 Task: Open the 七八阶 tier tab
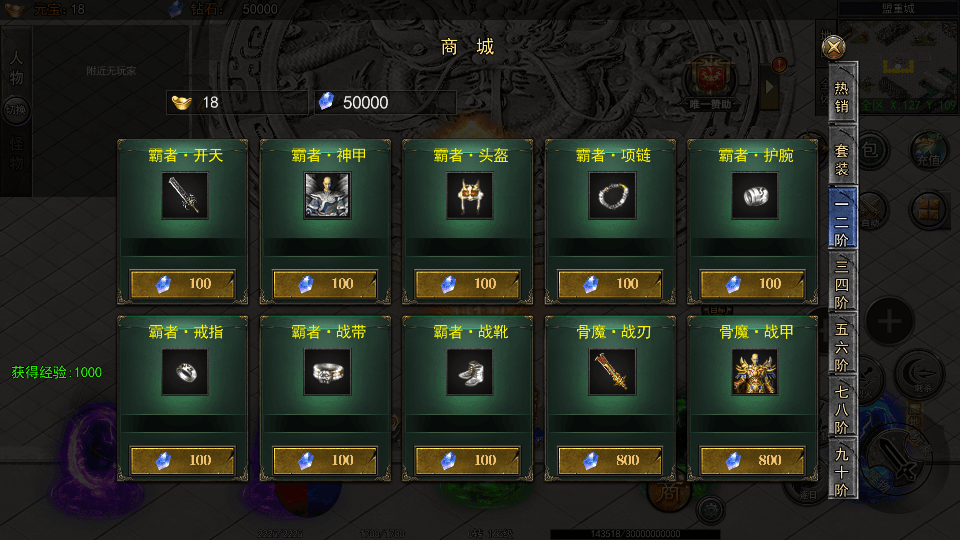(x=842, y=408)
